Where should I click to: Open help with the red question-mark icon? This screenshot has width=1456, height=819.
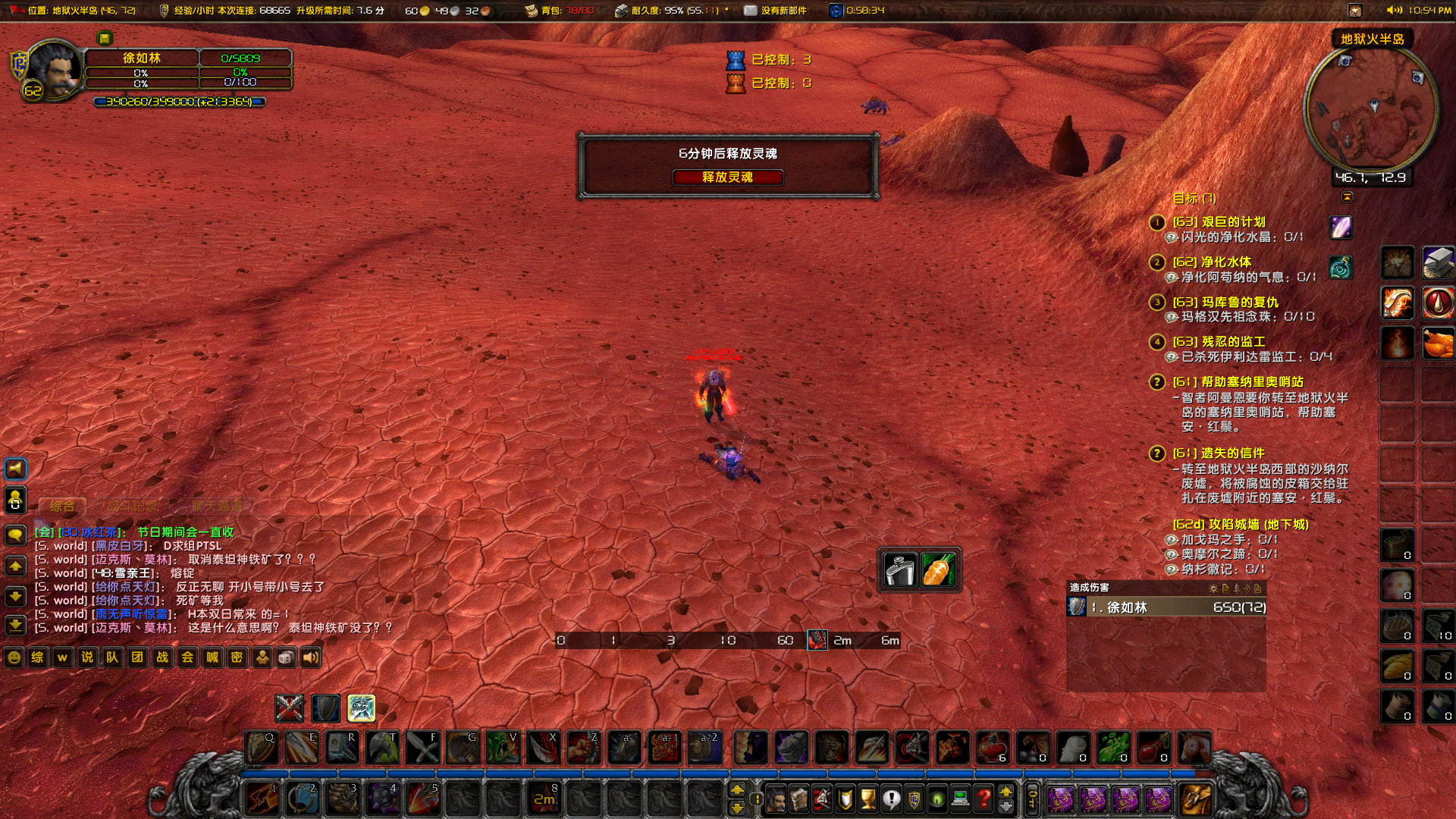982,798
